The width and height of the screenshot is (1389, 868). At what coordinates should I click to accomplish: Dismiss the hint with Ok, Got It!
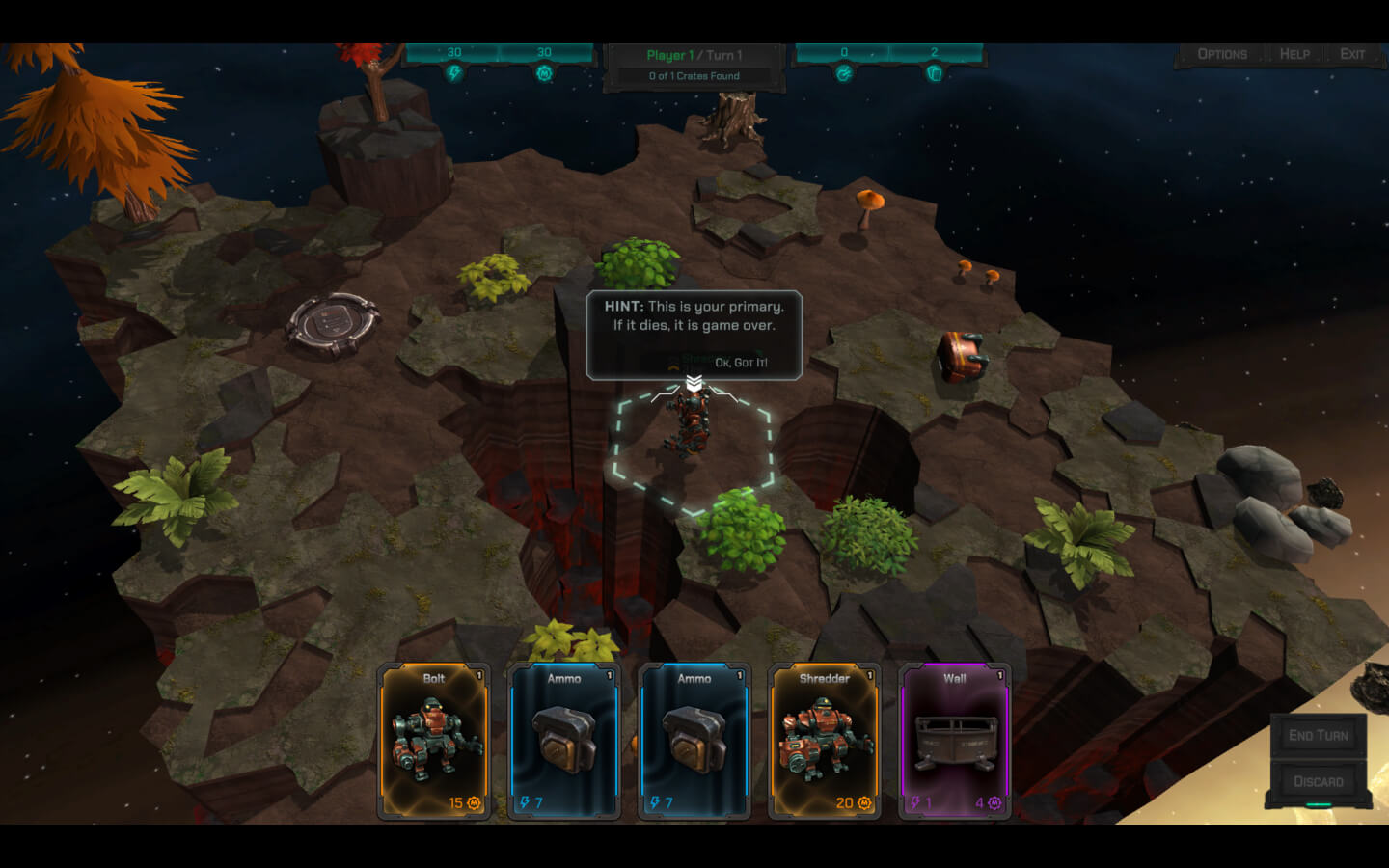coord(741,363)
